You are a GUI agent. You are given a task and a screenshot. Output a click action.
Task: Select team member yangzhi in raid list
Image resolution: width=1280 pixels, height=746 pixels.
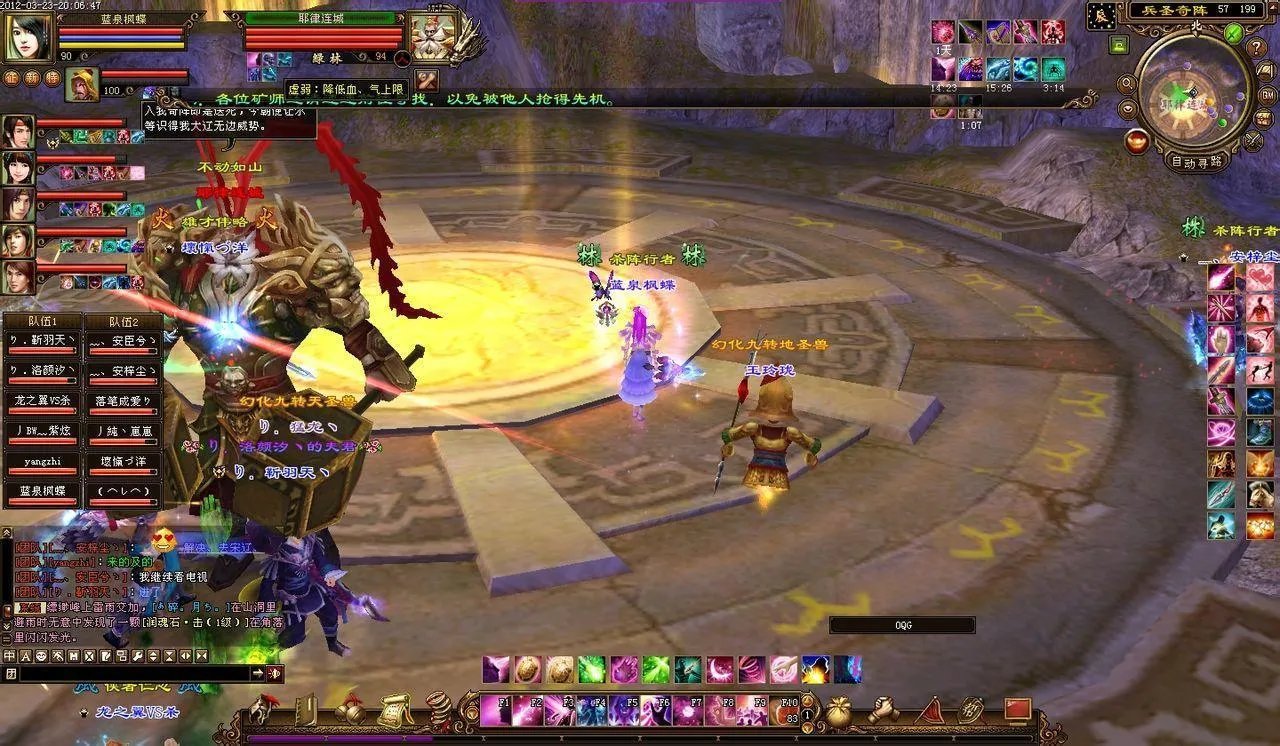point(41,463)
